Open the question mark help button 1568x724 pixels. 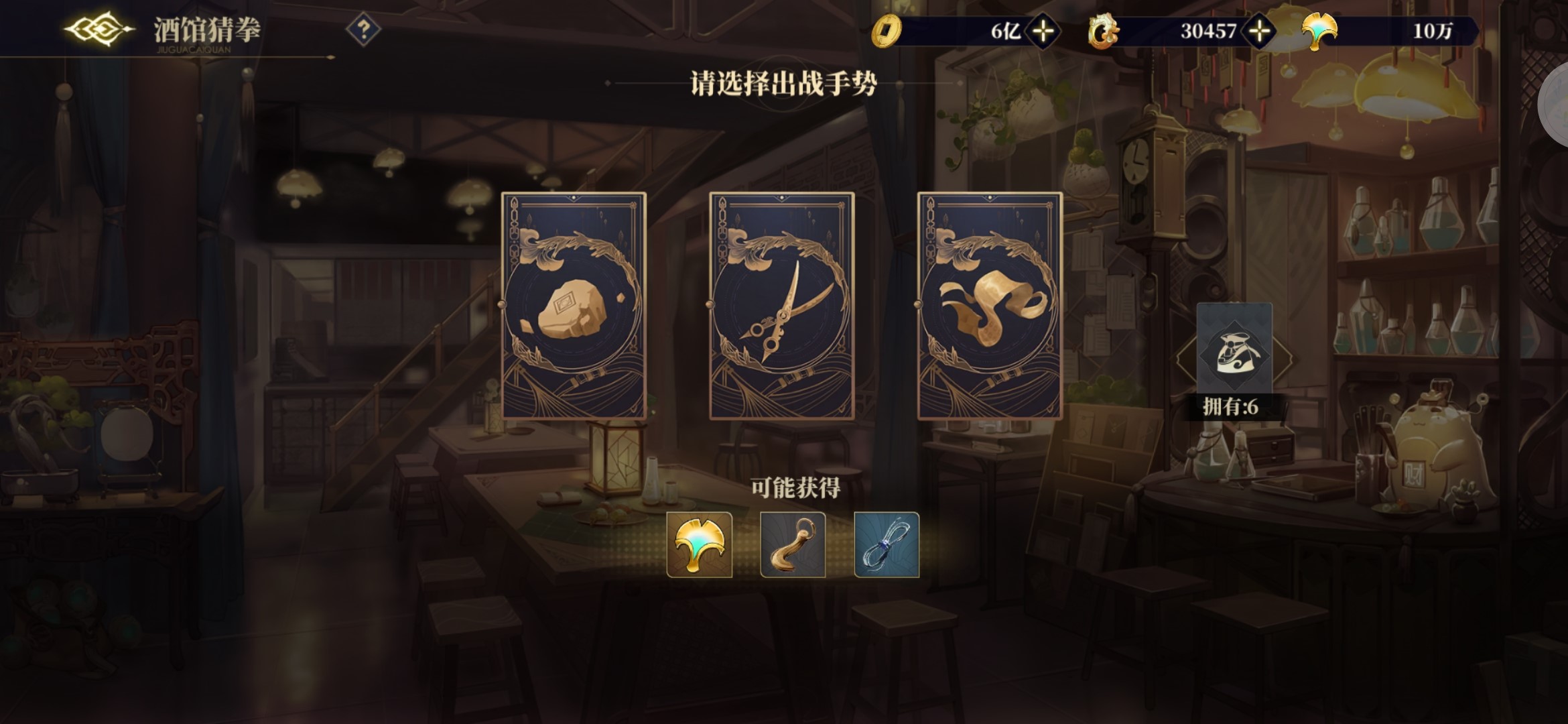click(363, 29)
